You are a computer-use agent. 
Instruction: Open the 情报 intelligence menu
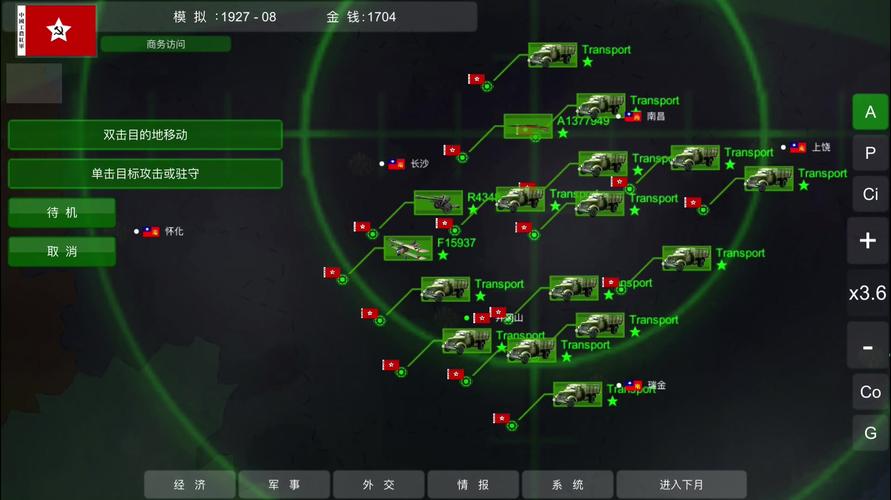tap(473, 485)
